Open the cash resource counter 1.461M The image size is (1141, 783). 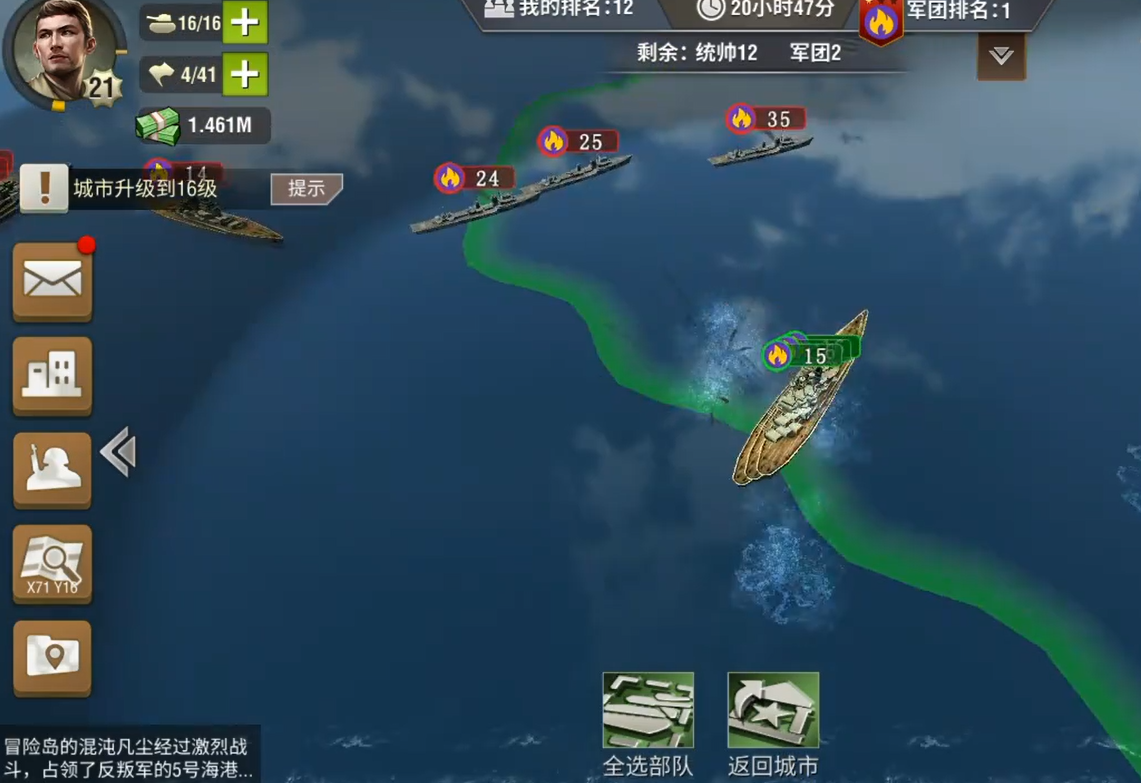(203, 125)
